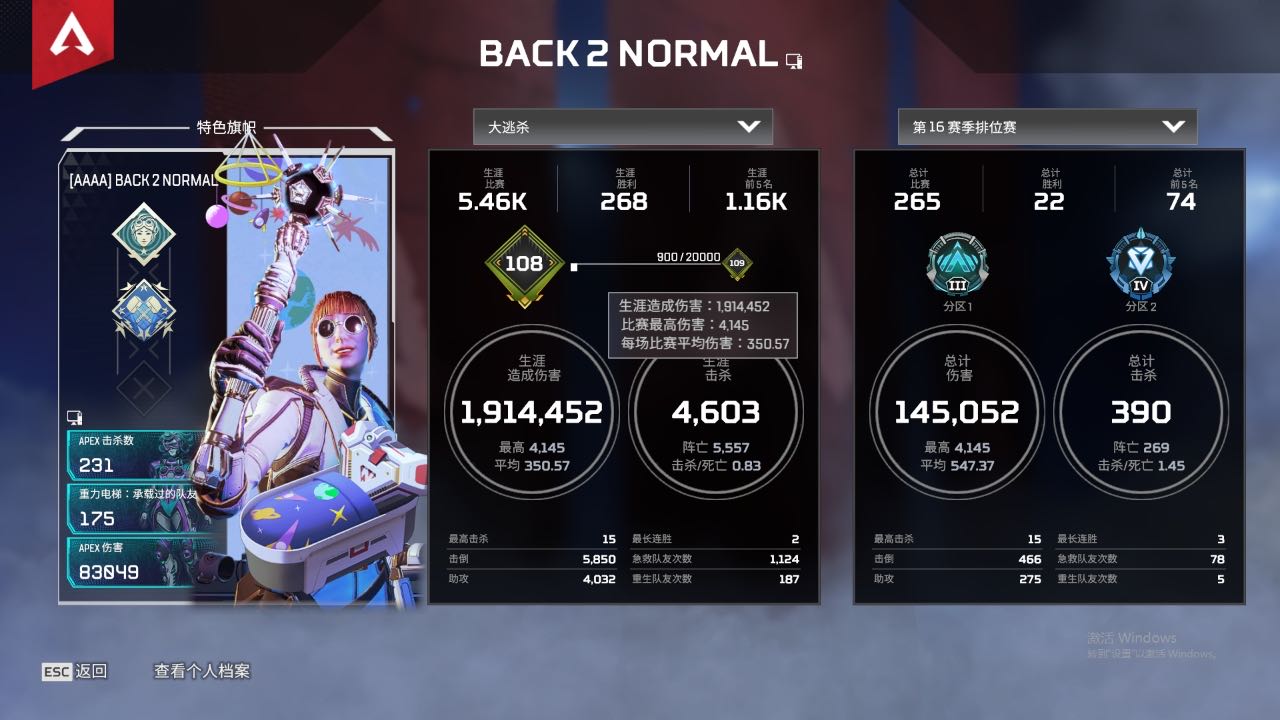
Task: Click the level 108 account badge
Action: [524, 264]
